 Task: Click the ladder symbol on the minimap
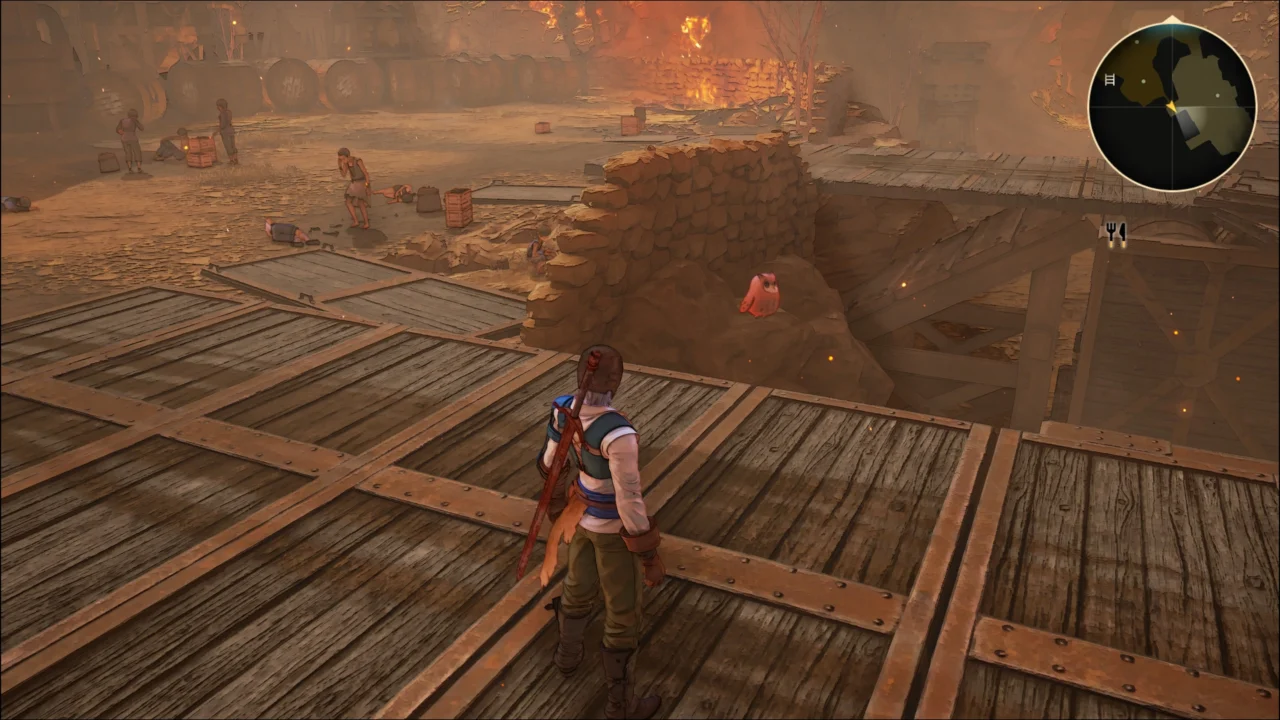click(x=1110, y=80)
